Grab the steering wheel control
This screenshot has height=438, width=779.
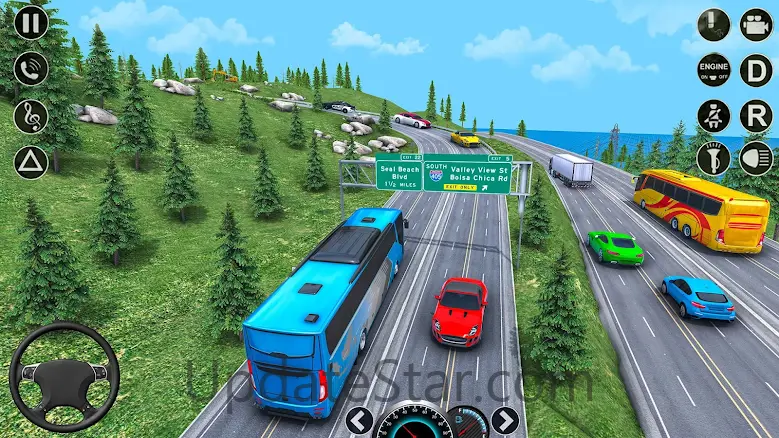click(x=64, y=376)
